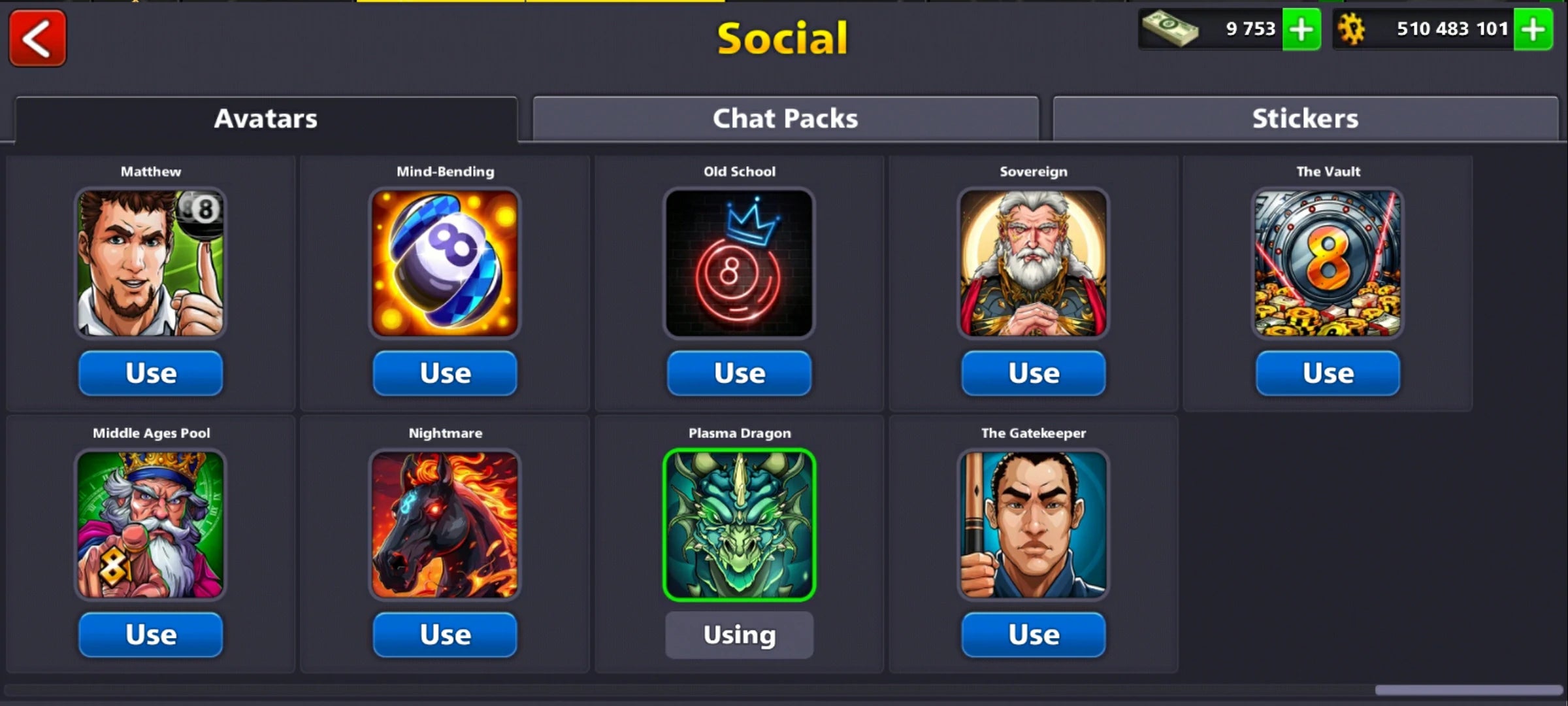Tap the Mind-Bending 8-ball avatar artwork
Screen dimensions: 1568x706
[x=445, y=261]
